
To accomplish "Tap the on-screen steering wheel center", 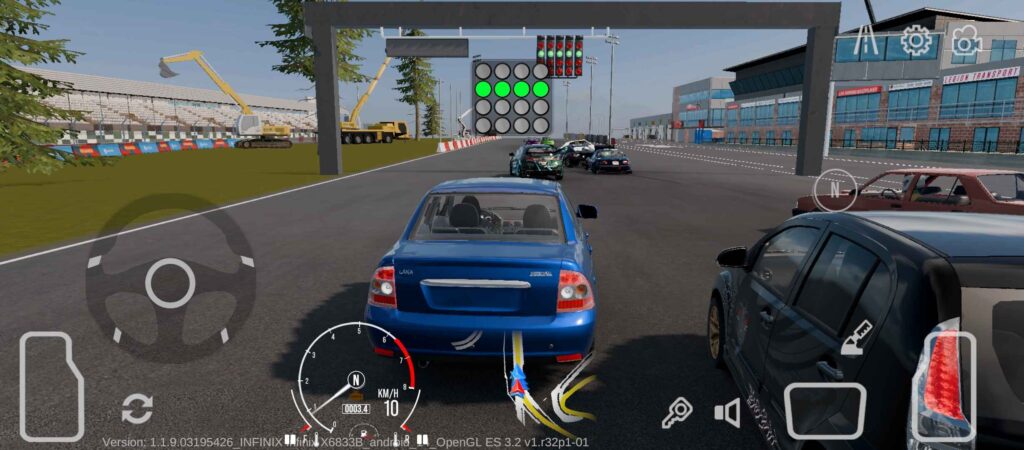I will coord(170,283).
